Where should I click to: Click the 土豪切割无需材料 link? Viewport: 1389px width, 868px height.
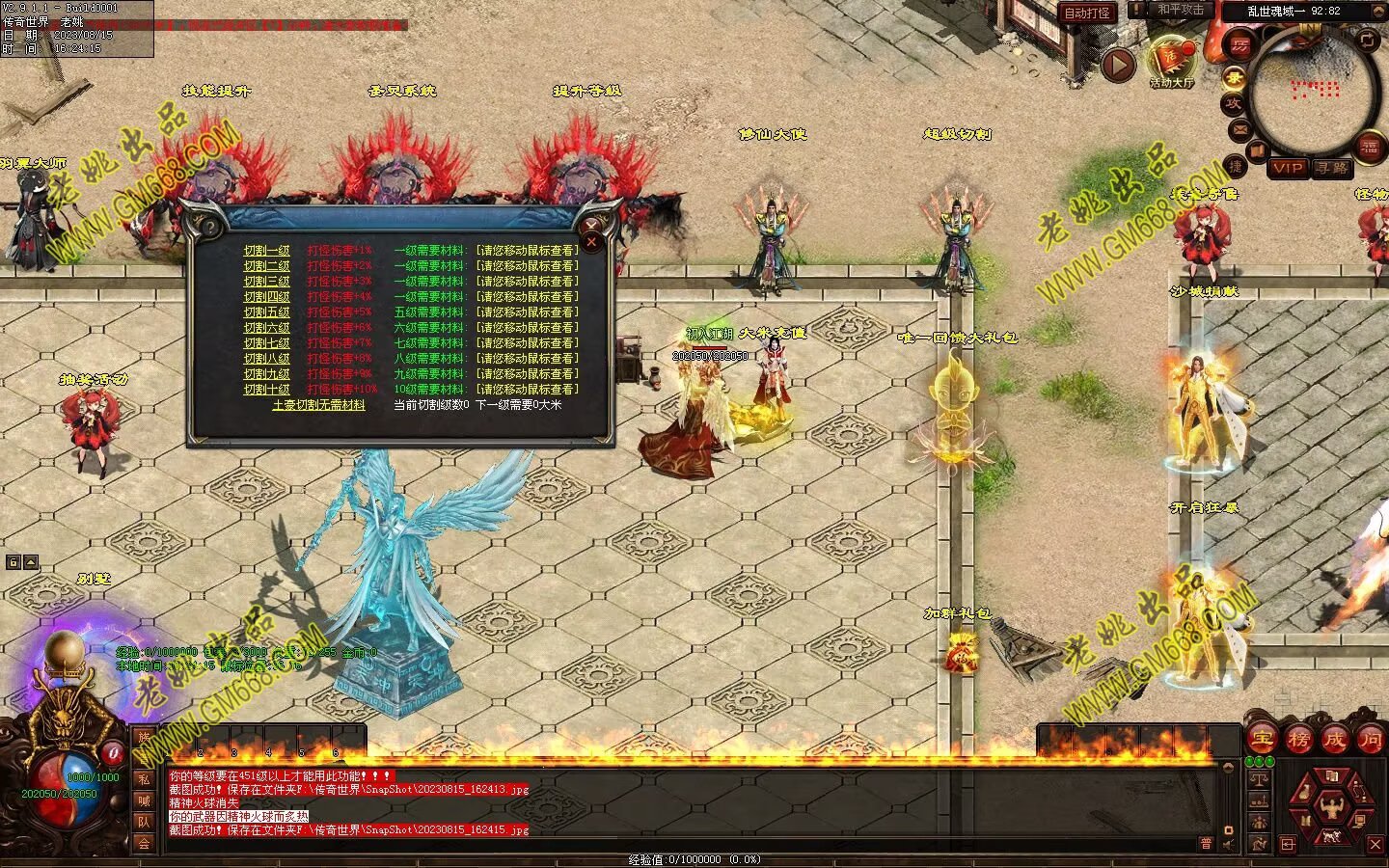coord(318,405)
